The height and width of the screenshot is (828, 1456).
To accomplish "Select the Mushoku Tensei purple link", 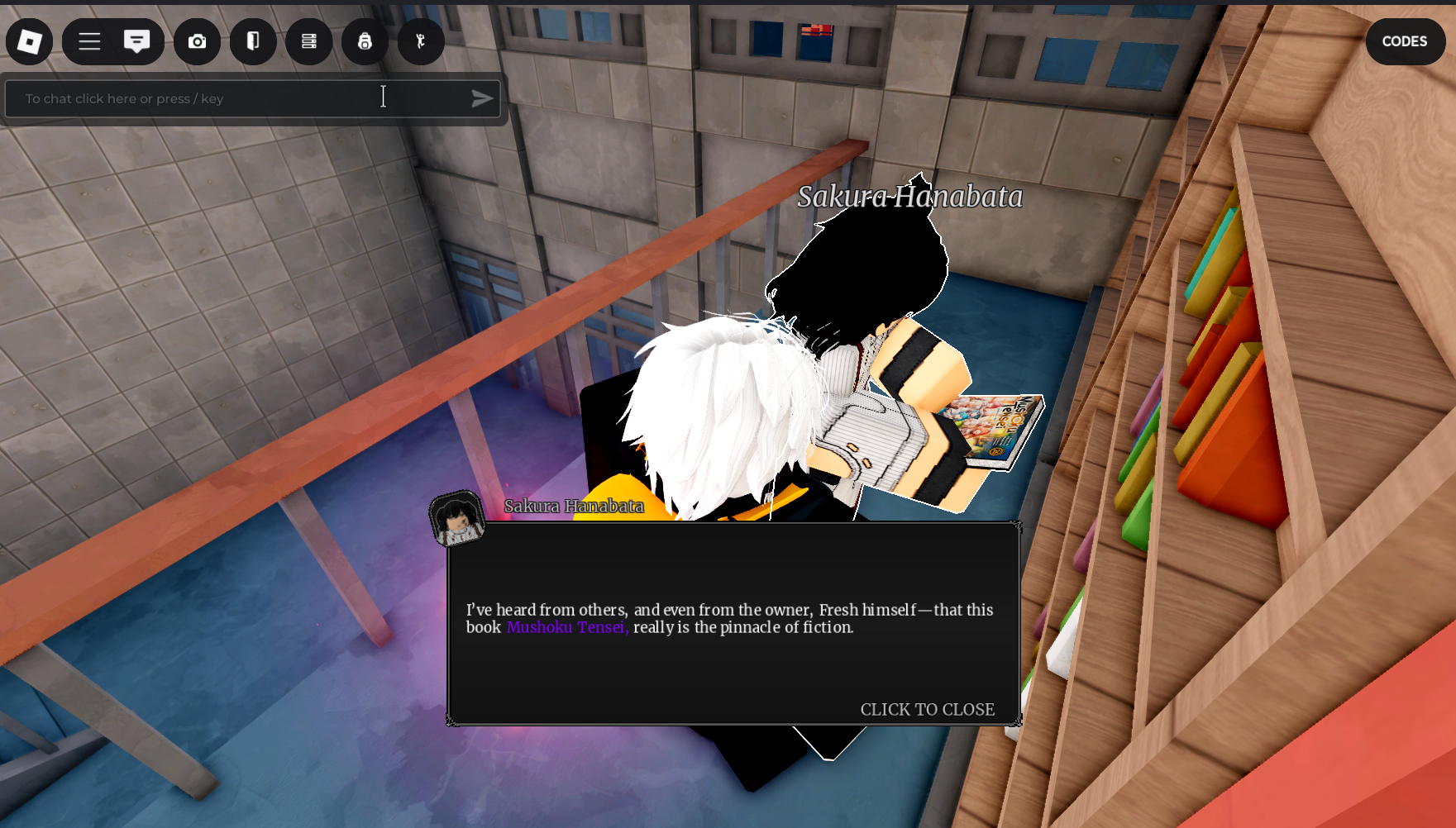I will coord(567,628).
